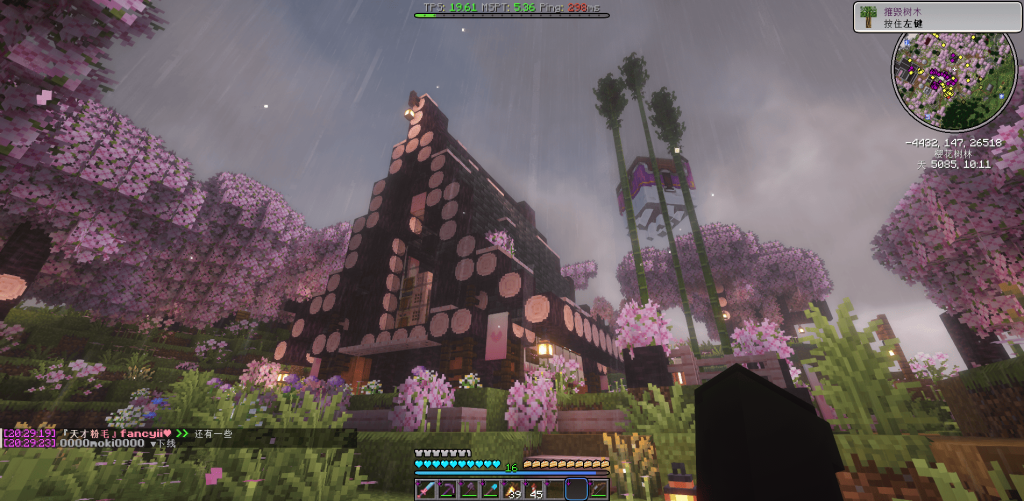The width and height of the screenshot is (1024, 501).
Task: Select the sword hotbar slot
Action: [424, 489]
